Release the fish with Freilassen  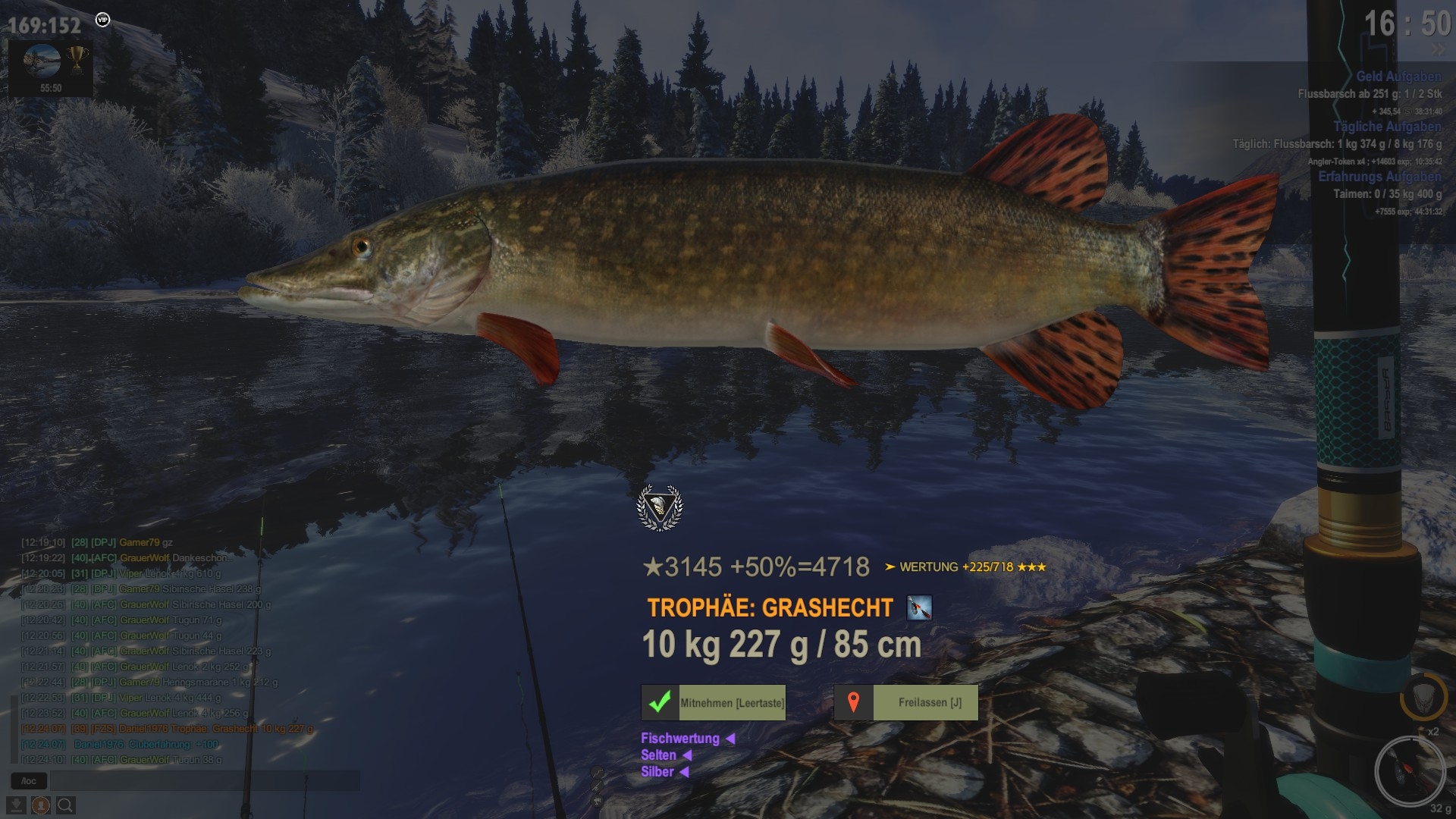[x=906, y=702]
